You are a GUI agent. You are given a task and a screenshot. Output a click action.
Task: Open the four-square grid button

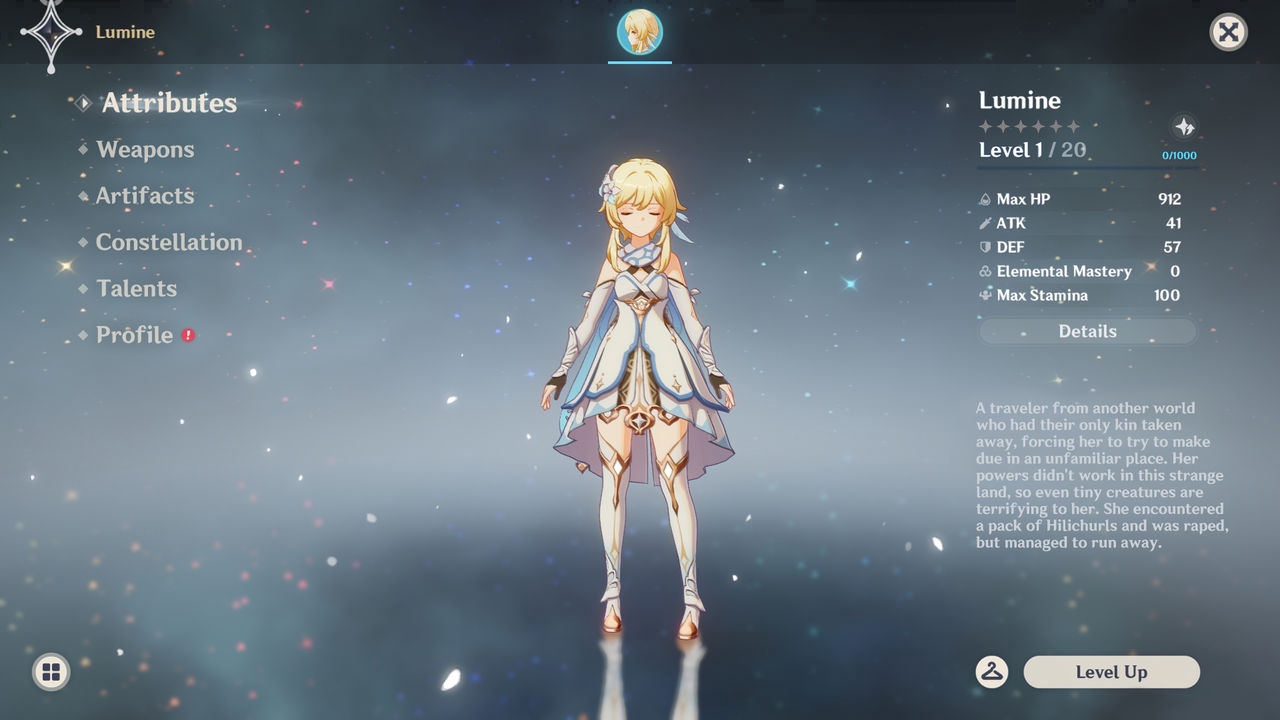point(51,672)
